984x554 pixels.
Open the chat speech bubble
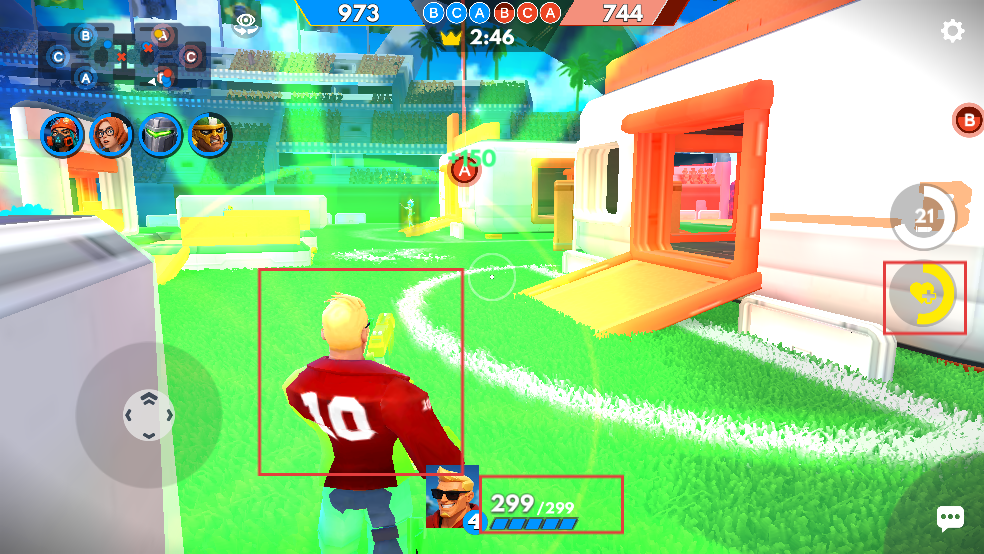pos(949,517)
